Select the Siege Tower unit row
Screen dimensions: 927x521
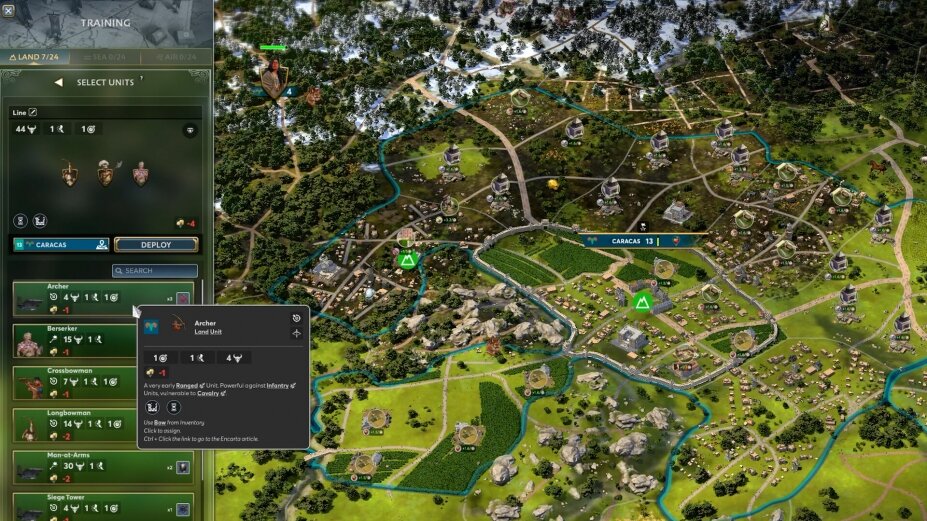(x=70, y=505)
